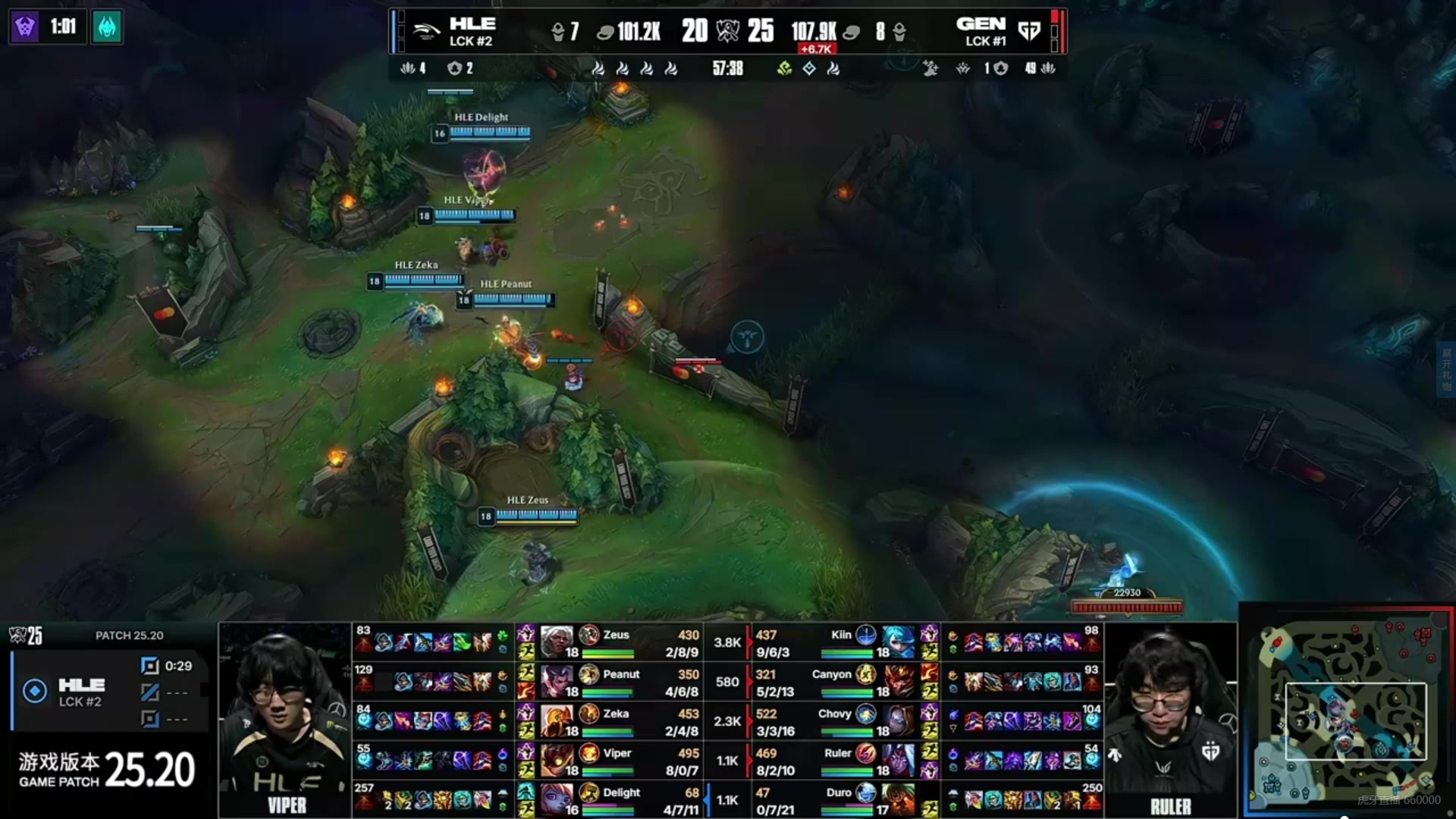
Task: Click the GEN team logo in top bar
Action: (x=1029, y=31)
